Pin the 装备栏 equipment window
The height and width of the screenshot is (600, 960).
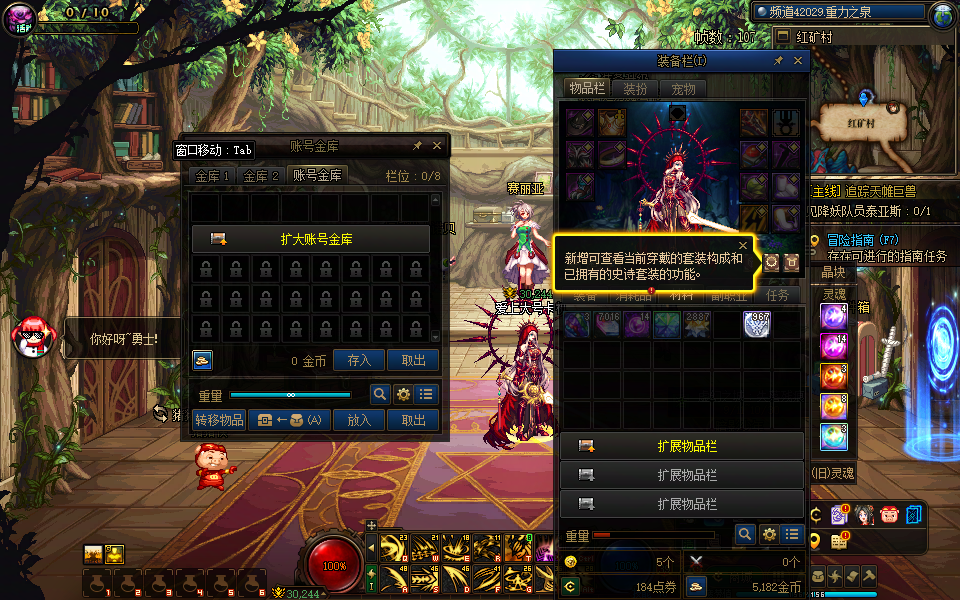click(778, 61)
